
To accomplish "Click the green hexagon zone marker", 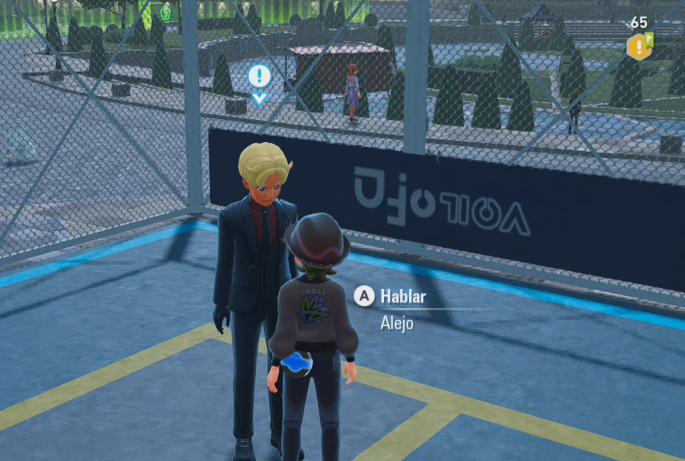I will coord(166,13).
